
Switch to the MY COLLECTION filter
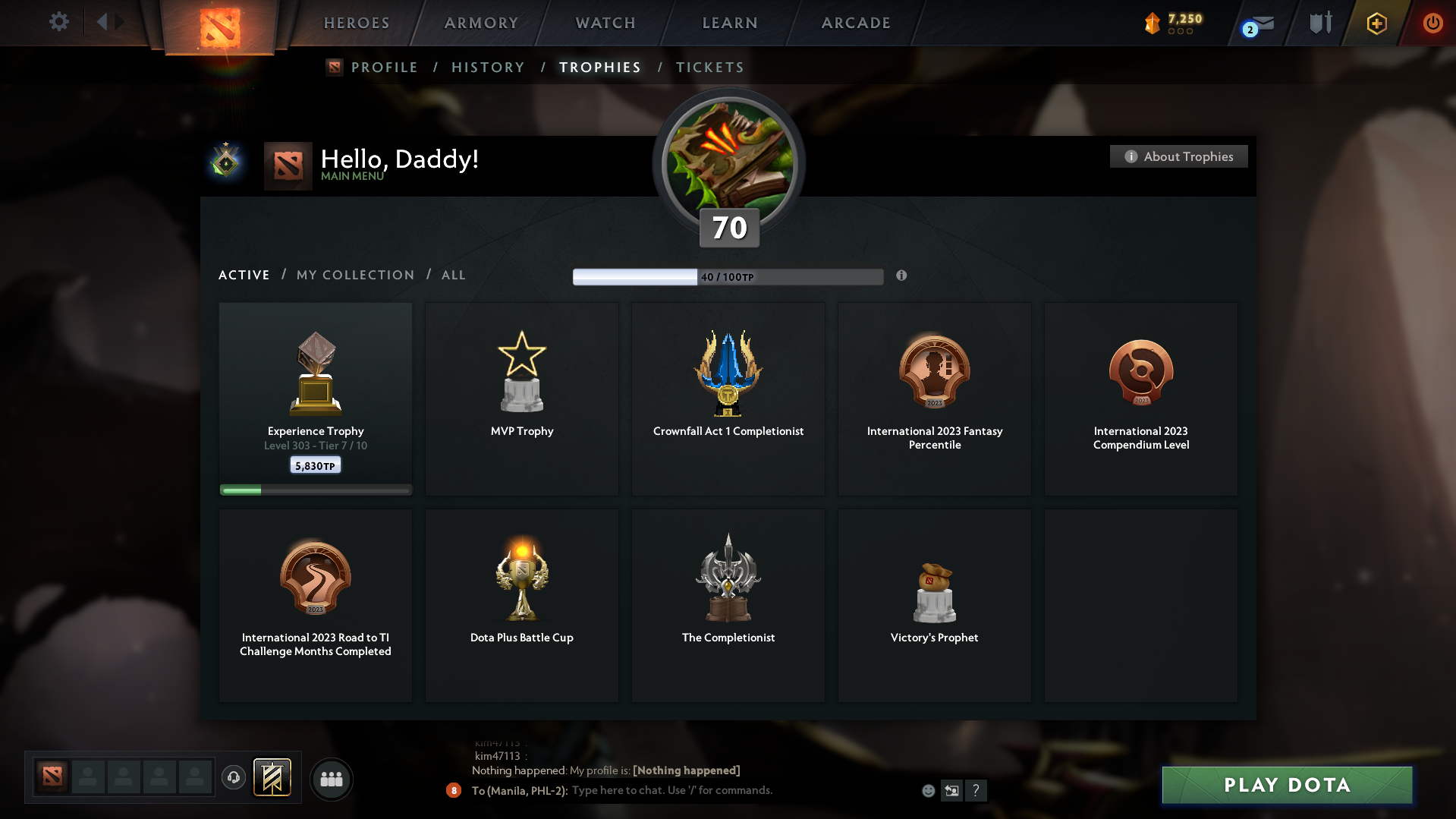(354, 275)
